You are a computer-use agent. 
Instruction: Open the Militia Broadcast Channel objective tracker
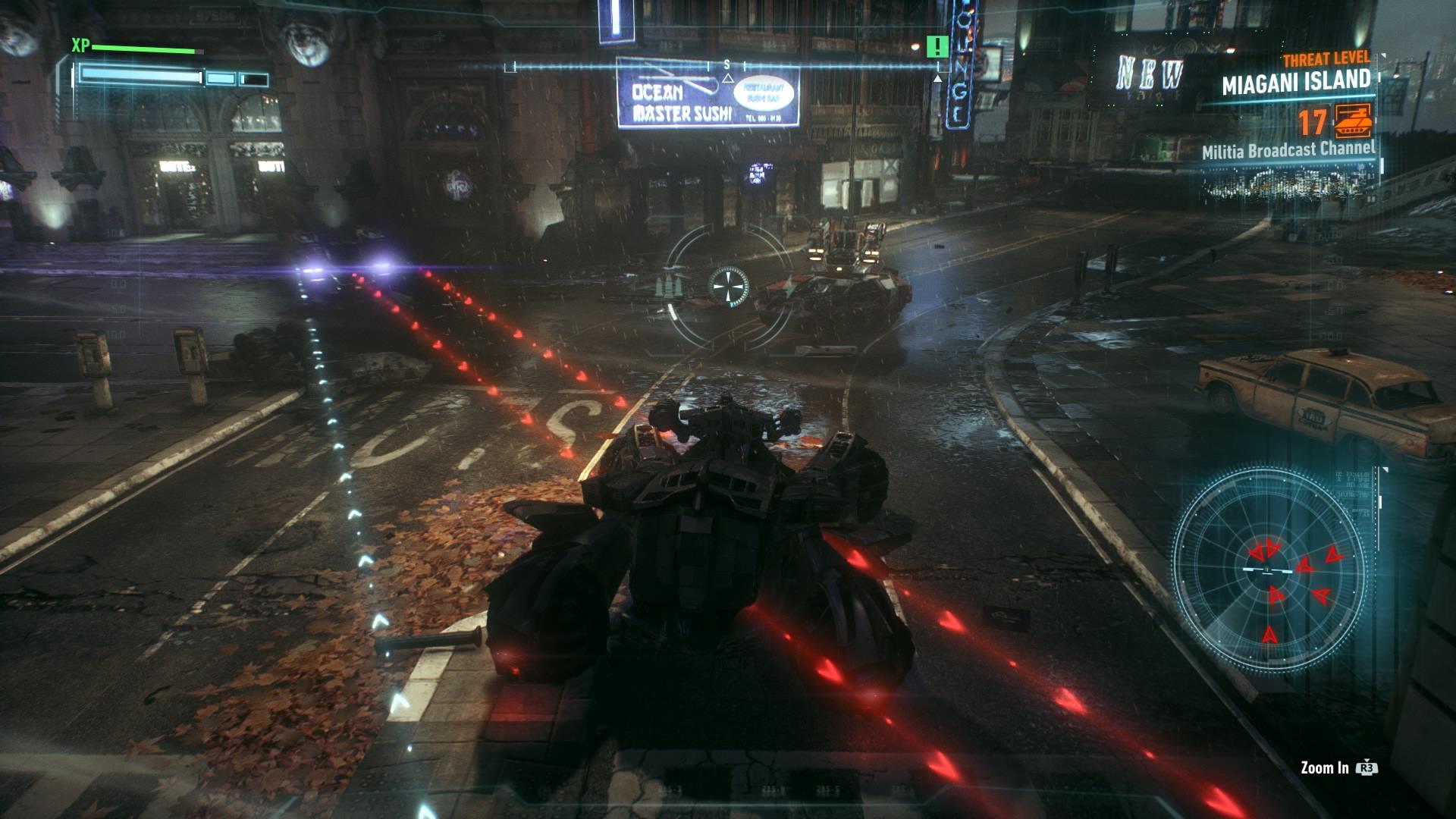1288,150
